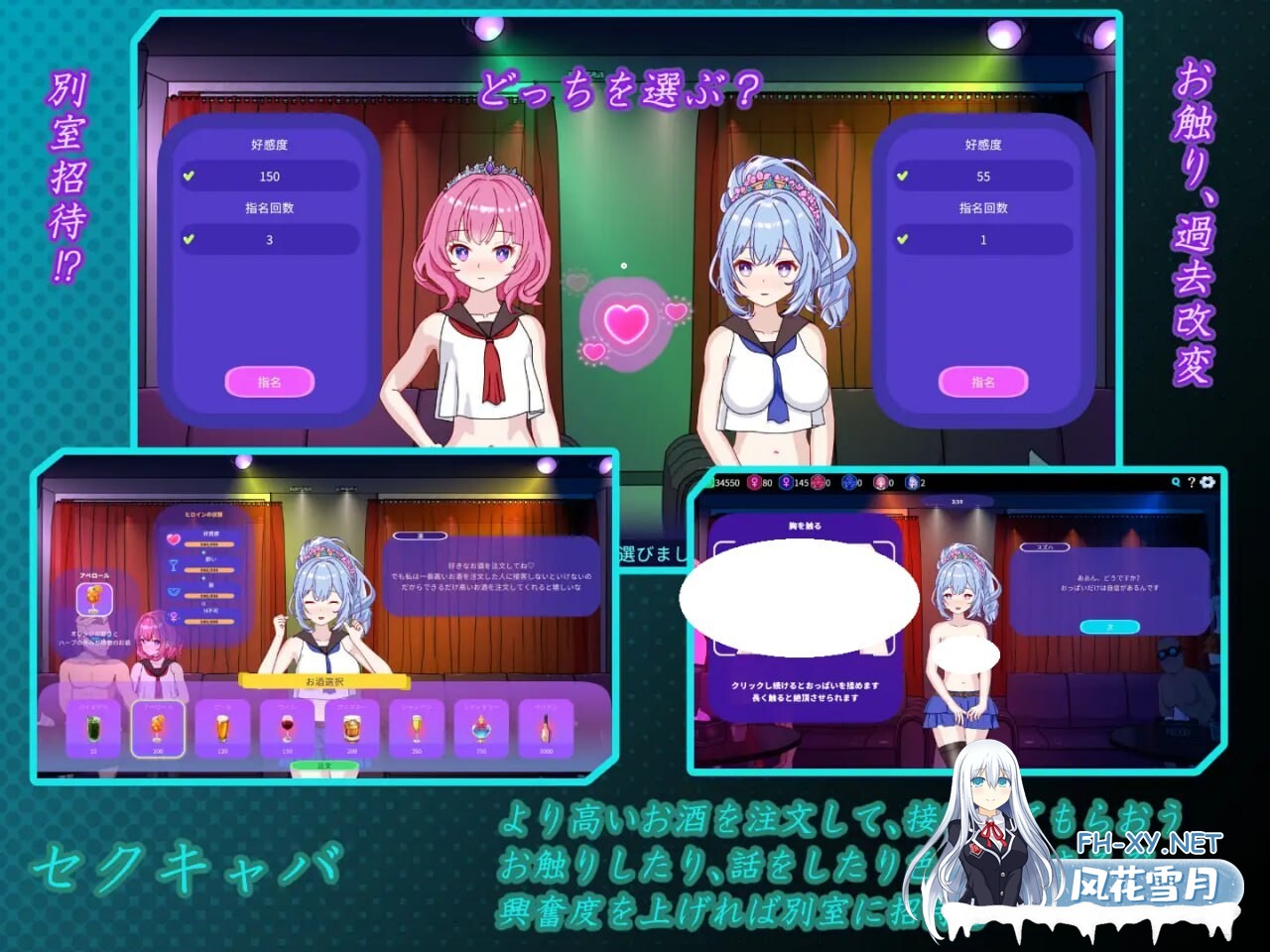The image size is (1270, 952).
Task: Click the cocktail glass intoxication icon
Action: click(174, 565)
